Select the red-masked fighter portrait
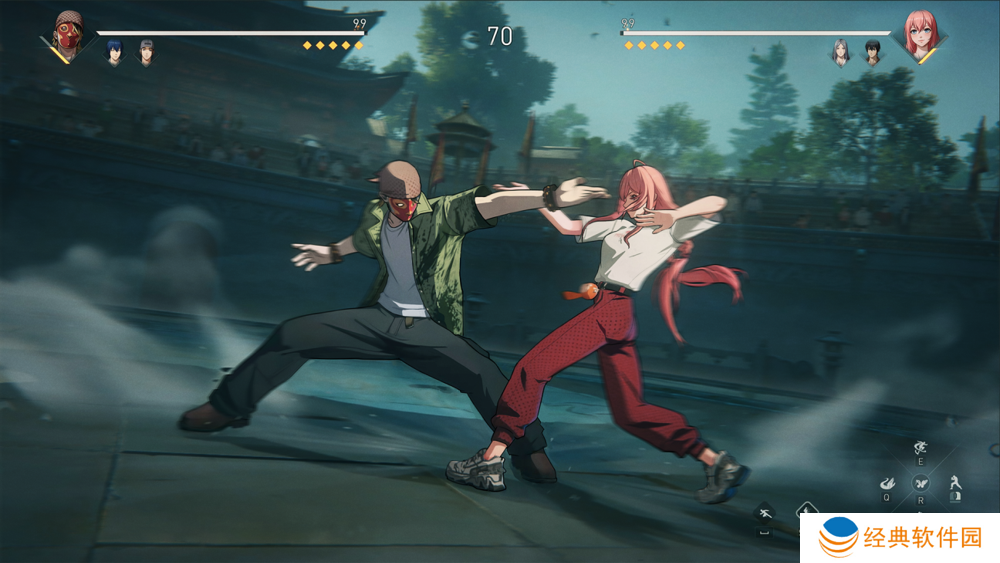This screenshot has width=1000, height=563. click(x=67, y=35)
